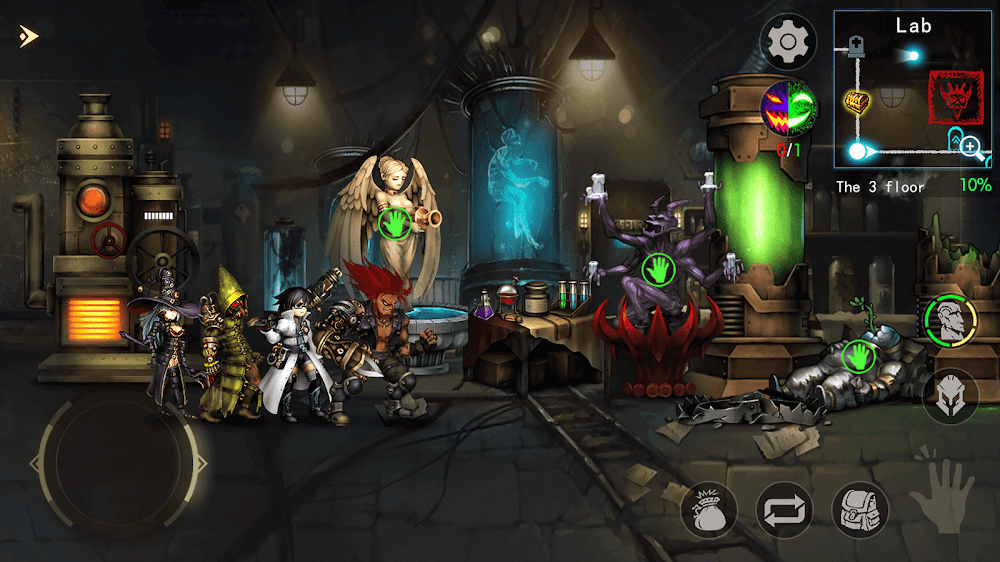Open the loot sack button
1000x562 pixels.
tap(709, 510)
